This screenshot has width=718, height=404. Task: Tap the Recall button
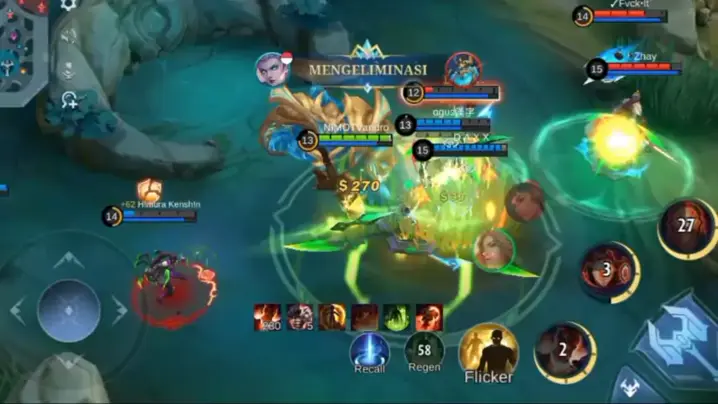pos(369,350)
